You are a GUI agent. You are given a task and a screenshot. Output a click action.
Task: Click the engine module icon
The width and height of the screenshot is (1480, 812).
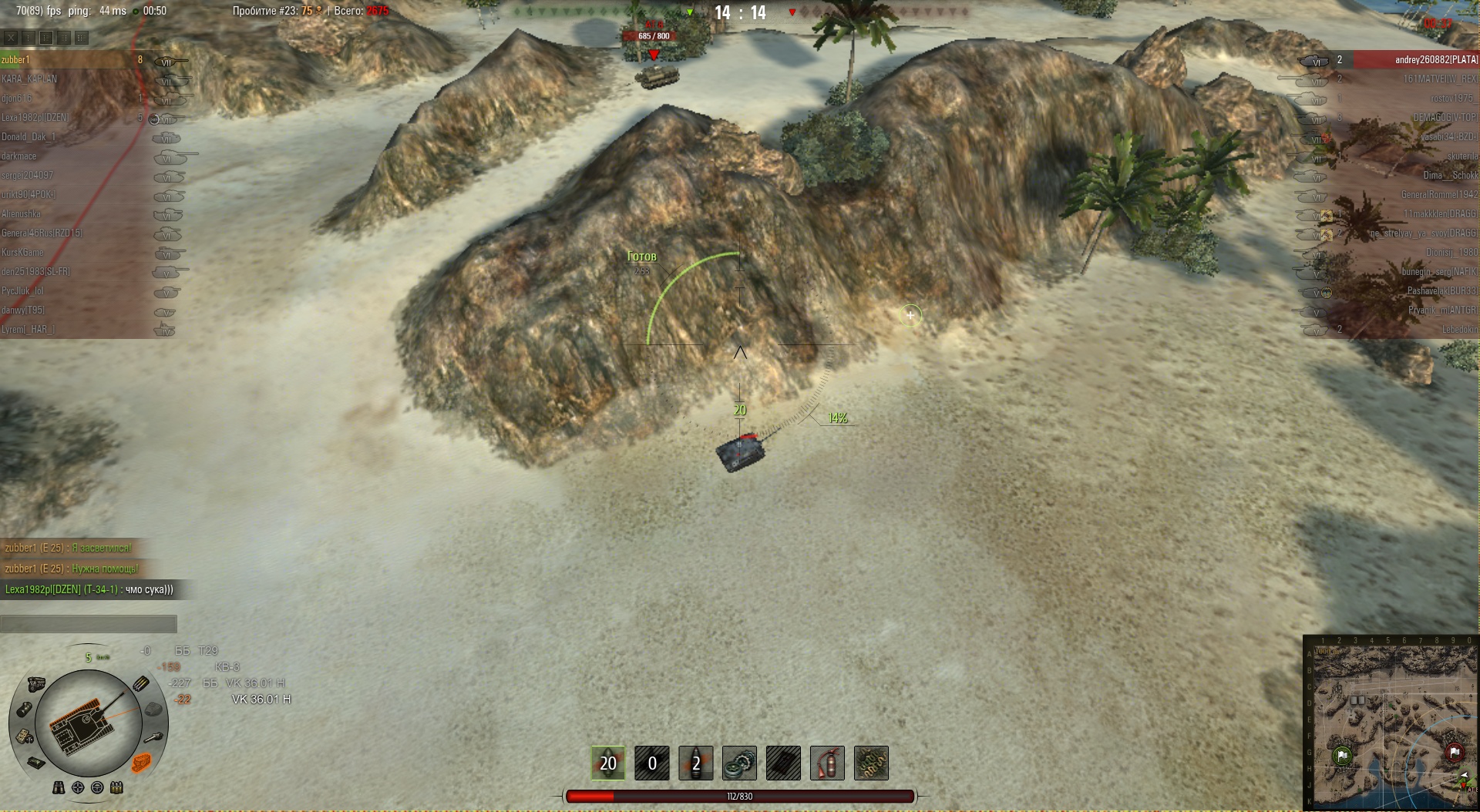coord(36,684)
